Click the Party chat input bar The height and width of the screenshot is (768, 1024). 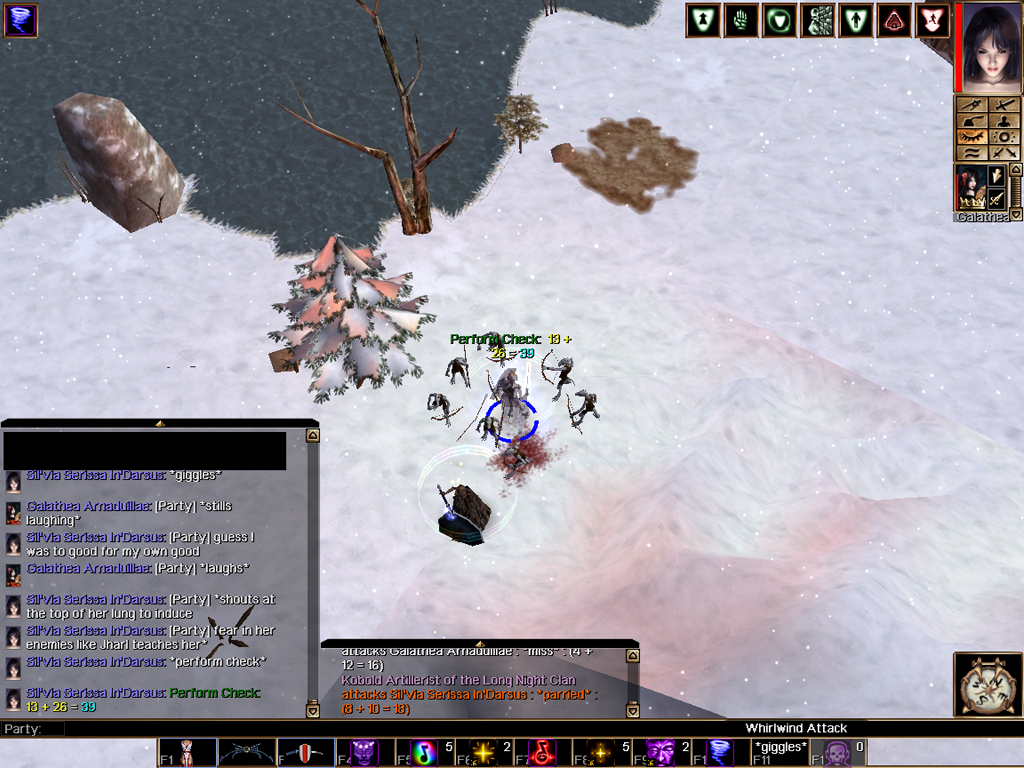click(400, 729)
